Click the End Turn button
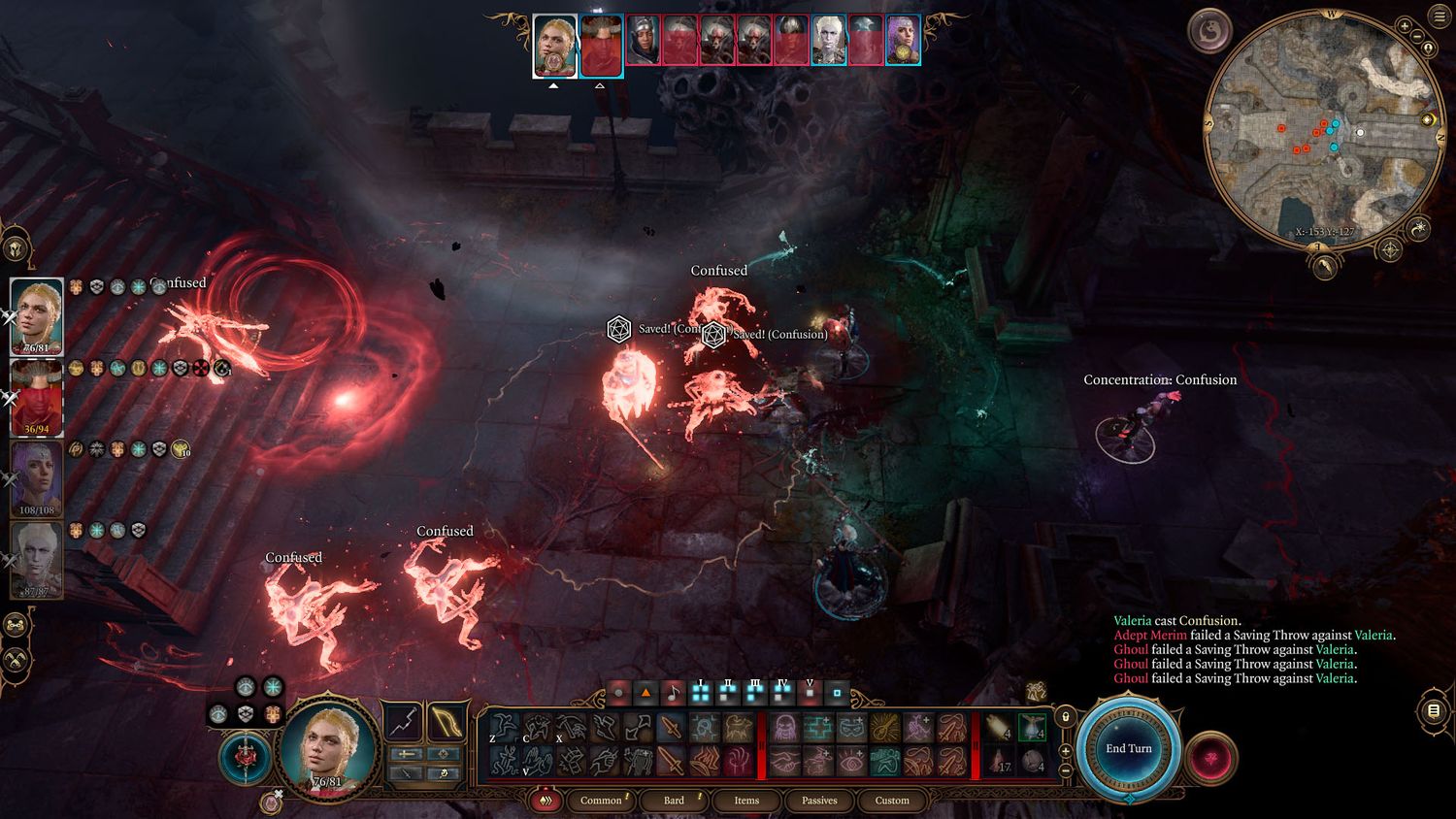The image size is (1456, 819). pos(1129,748)
